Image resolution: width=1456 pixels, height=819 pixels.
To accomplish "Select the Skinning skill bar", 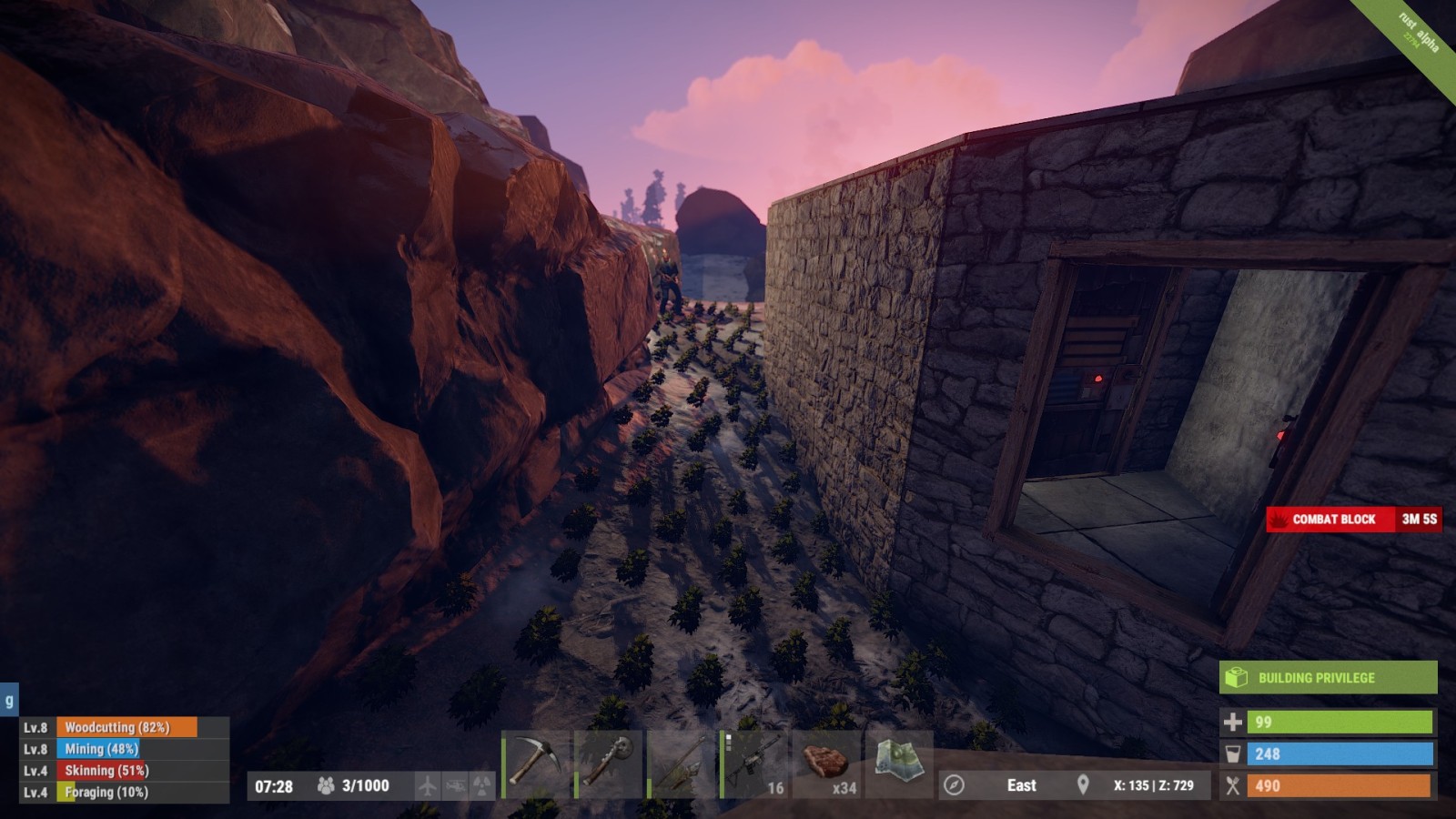I will point(126,771).
